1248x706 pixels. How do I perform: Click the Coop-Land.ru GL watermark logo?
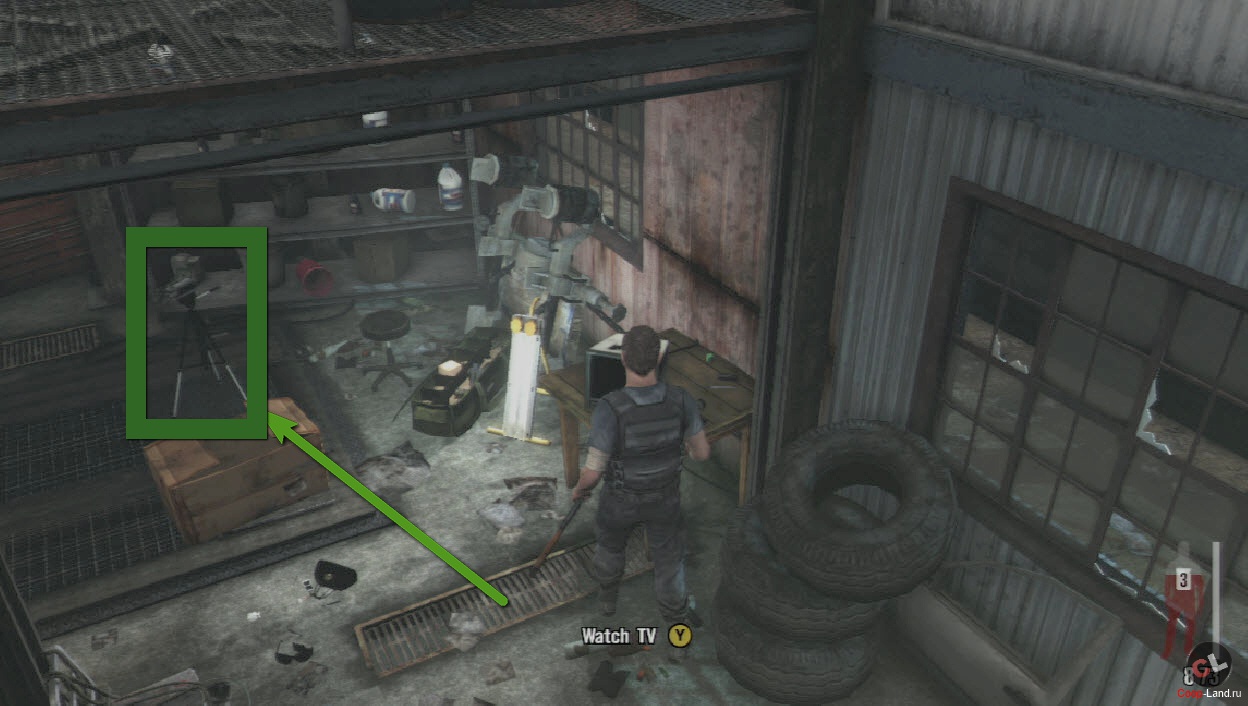point(1208,667)
